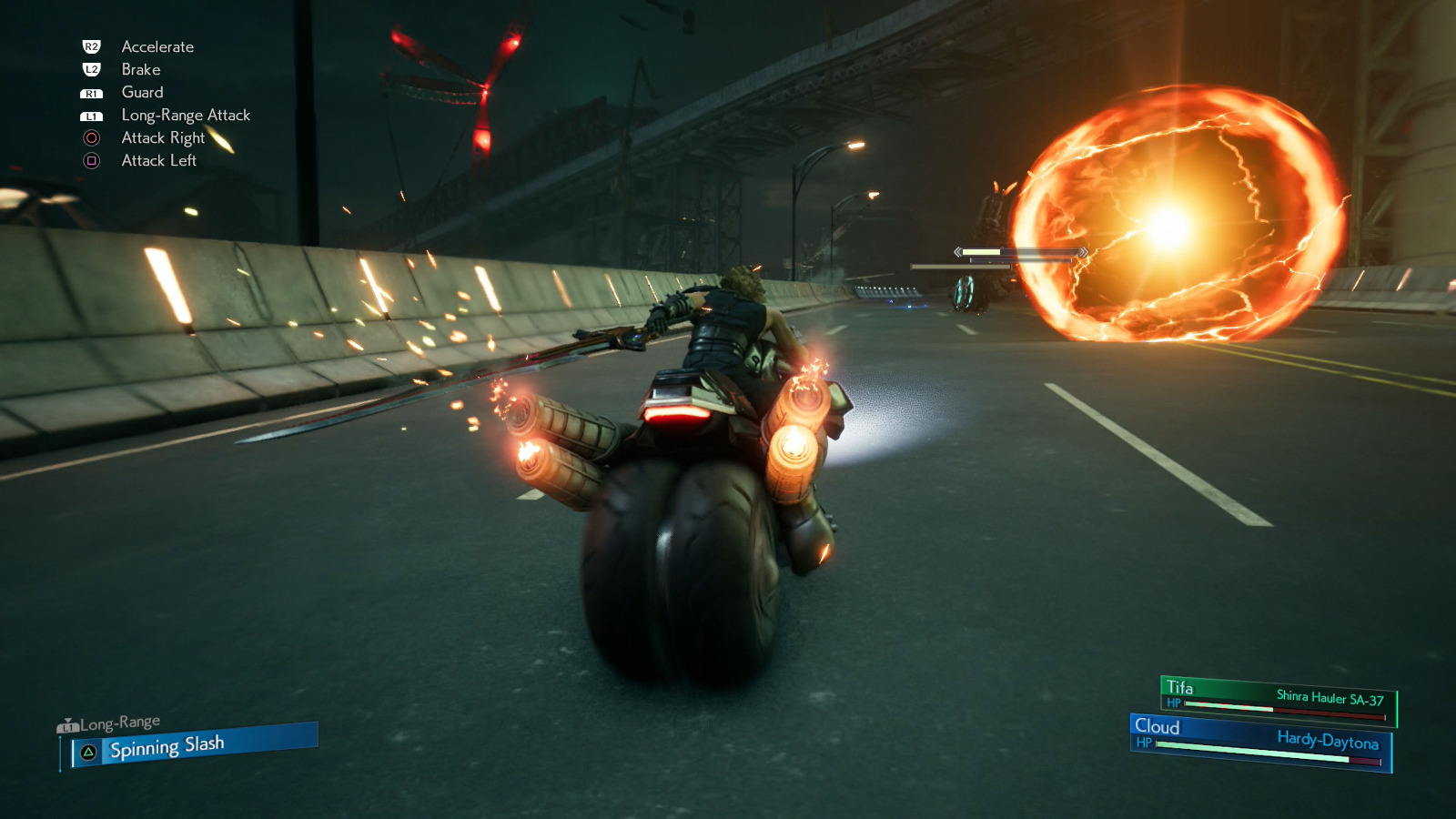Click the Long-Range mode label
The height and width of the screenshot is (819, 1456).
119,721
